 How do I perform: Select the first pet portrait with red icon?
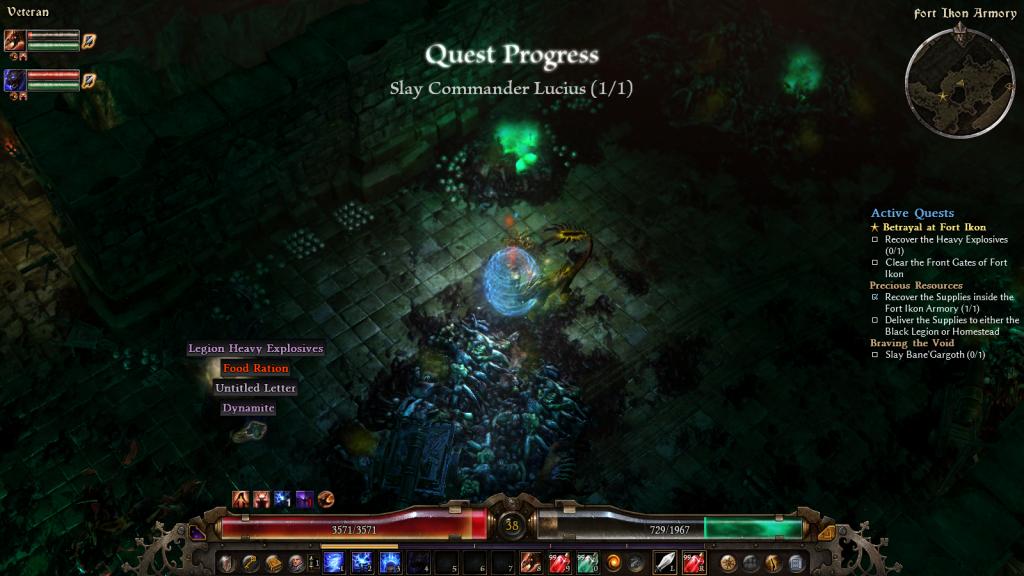tap(15, 41)
